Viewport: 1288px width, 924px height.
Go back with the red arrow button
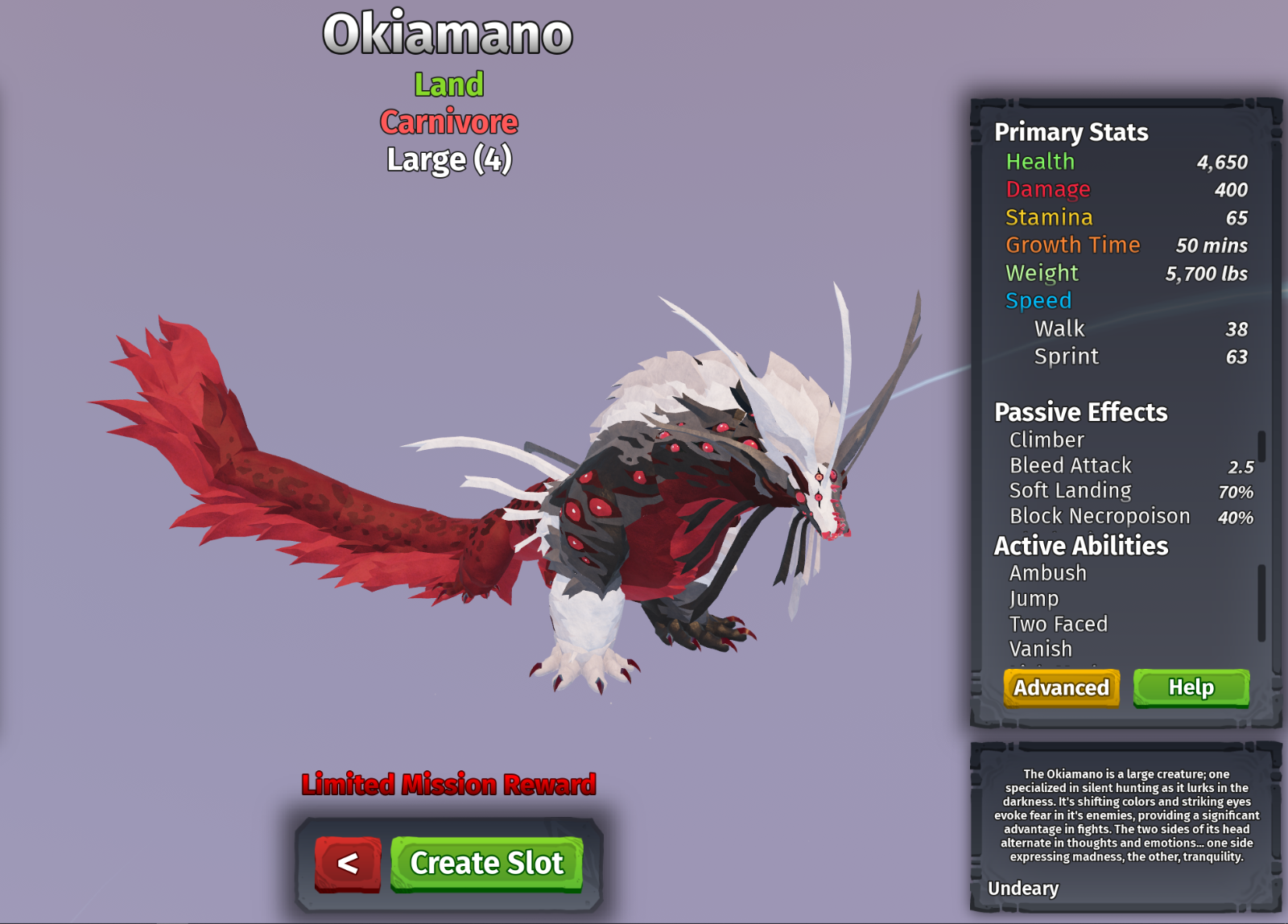(348, 864)
